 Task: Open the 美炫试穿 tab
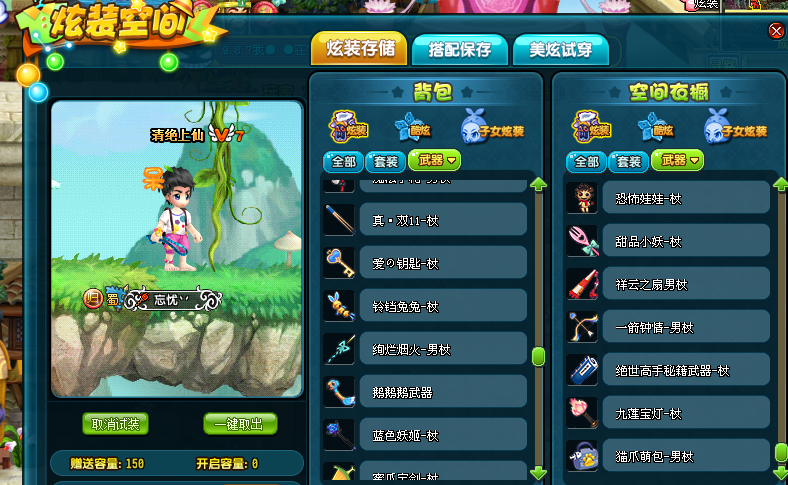click(x=560, y=49)
